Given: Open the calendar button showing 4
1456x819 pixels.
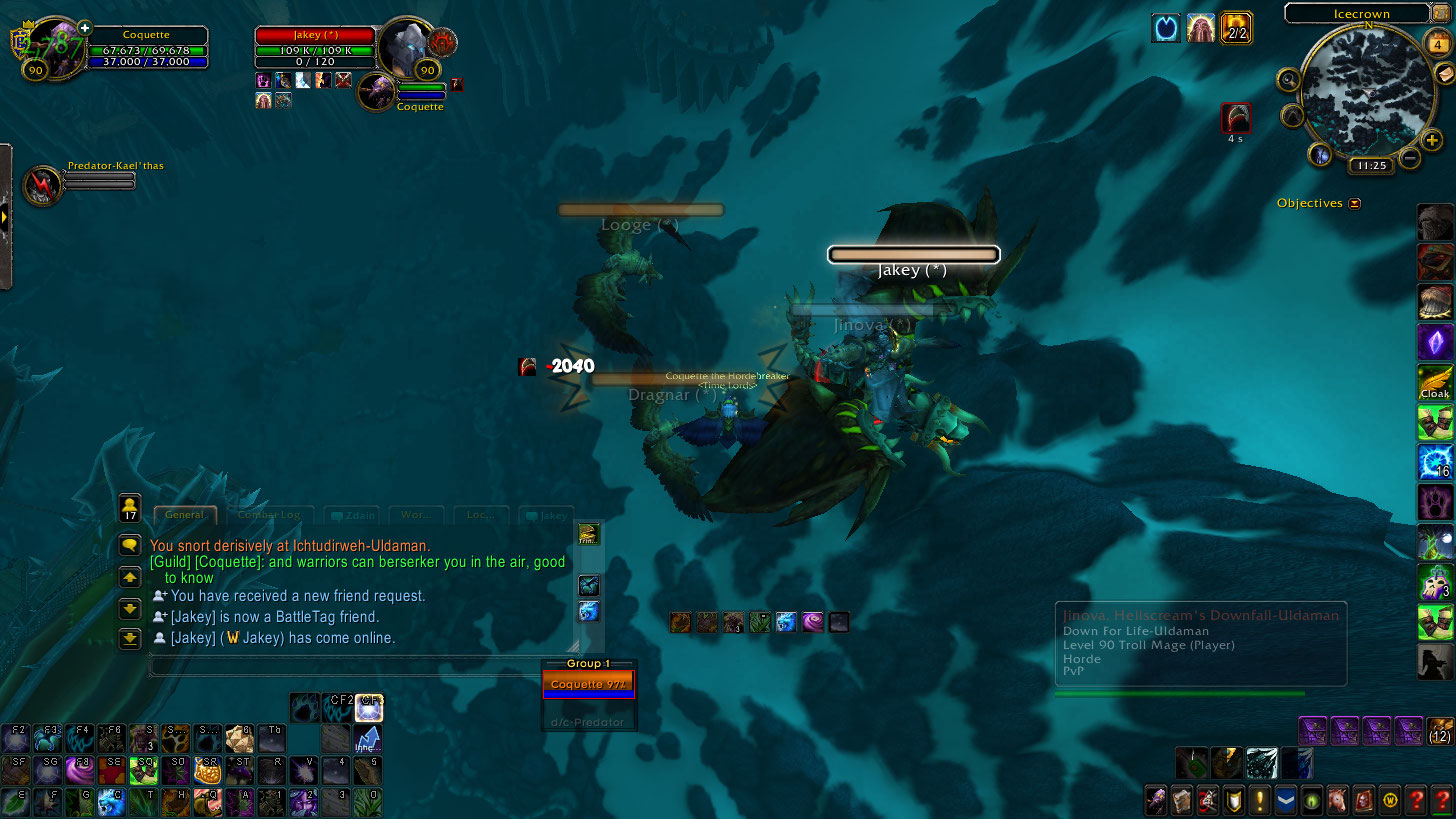Looking at the screenshot, I should click(1438, 44).
